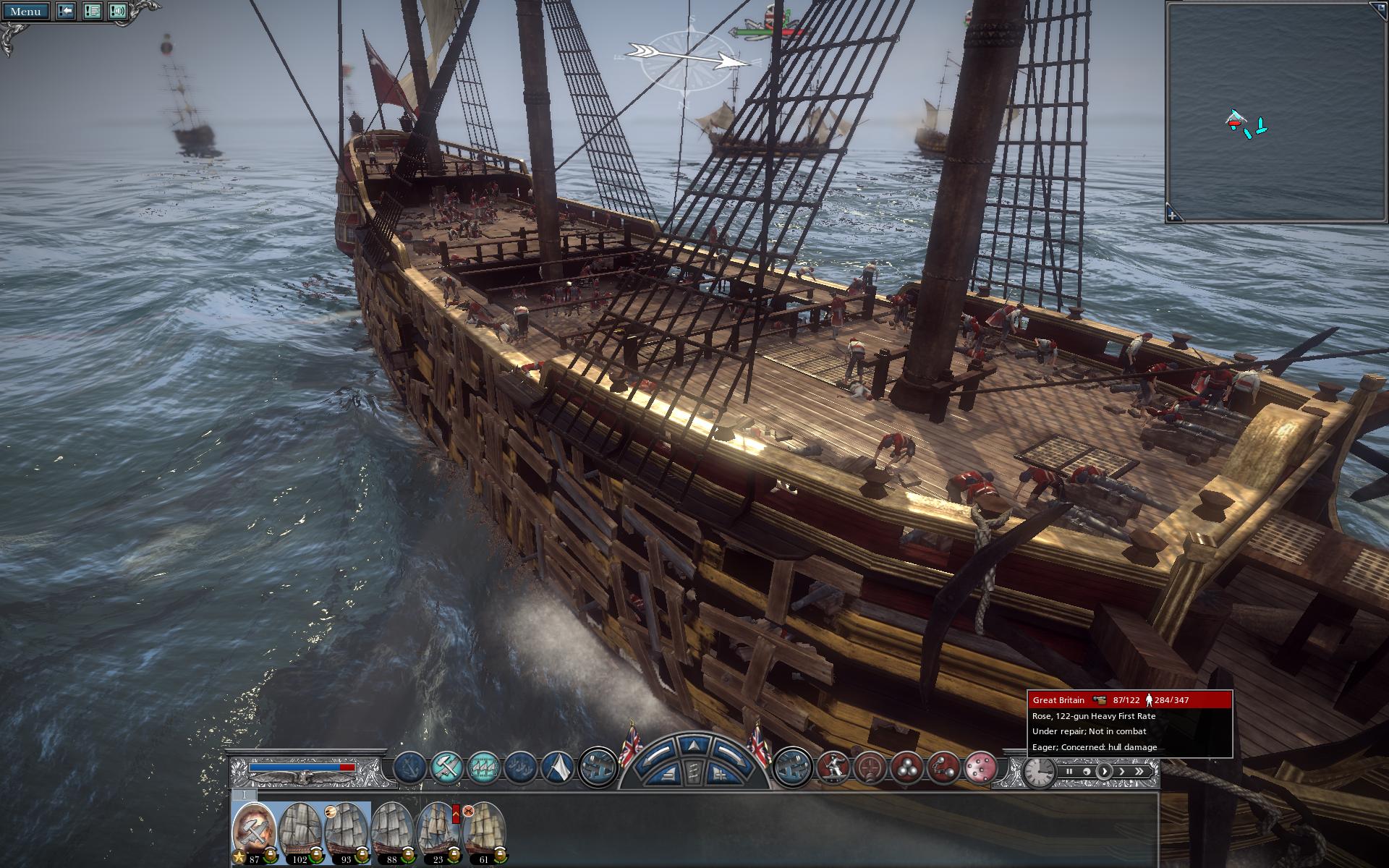Viewport: 1389px width, 868px height.
Task: Choose chain shot ammunition
Action: point(943,767)
